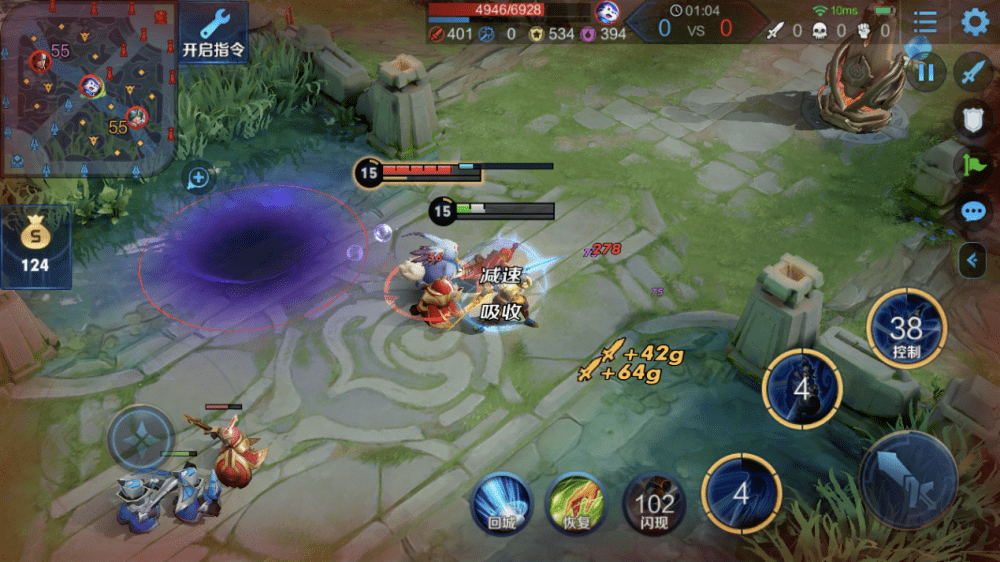
Task: Send the green flag rally signal
Action: tap(973, 165)
